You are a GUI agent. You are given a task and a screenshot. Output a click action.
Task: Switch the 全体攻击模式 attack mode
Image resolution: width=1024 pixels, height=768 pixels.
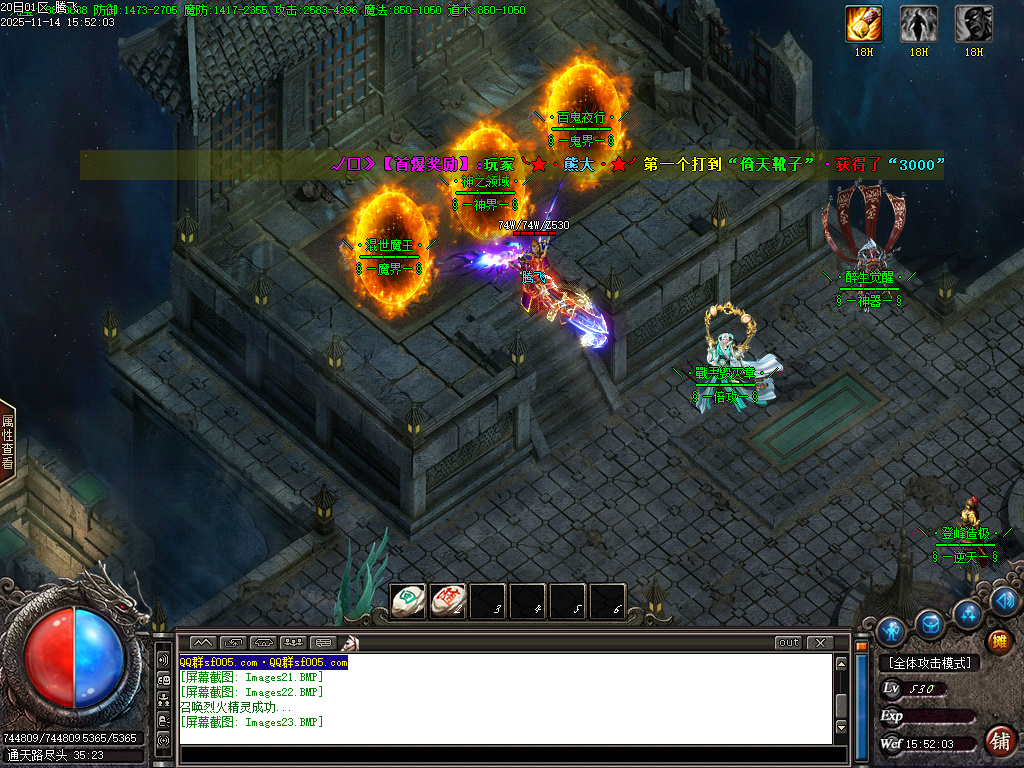(929, 663)
